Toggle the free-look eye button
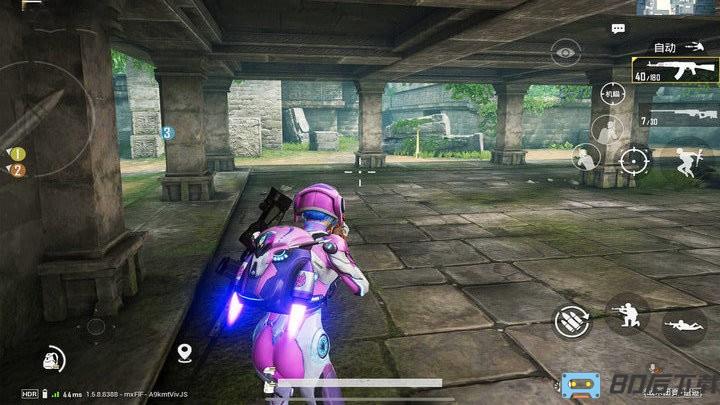The image size is (720, 405). [565, 51]
